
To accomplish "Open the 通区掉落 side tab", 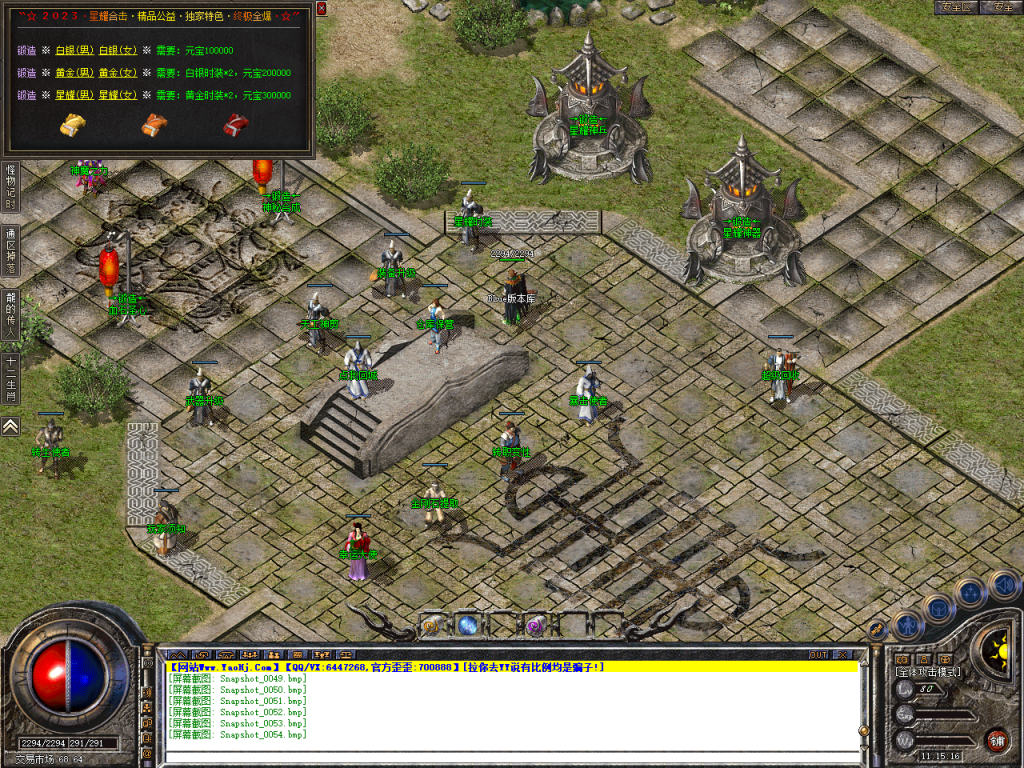I will click(x=10, y=251).
